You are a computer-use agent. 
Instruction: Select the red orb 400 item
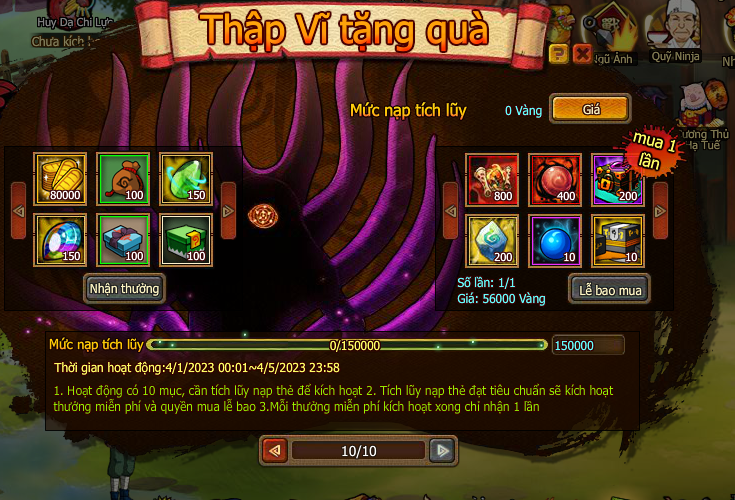click(x=554, y=179)
